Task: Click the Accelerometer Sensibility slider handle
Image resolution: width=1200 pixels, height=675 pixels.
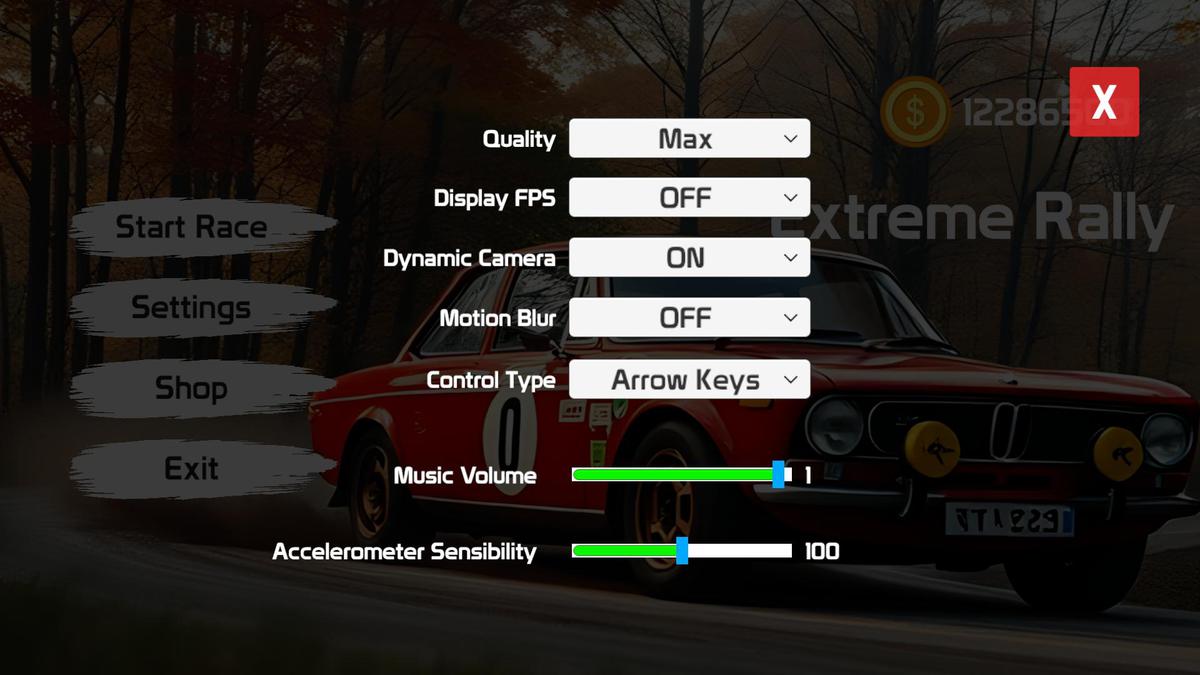Action: [x=682, y=551]
